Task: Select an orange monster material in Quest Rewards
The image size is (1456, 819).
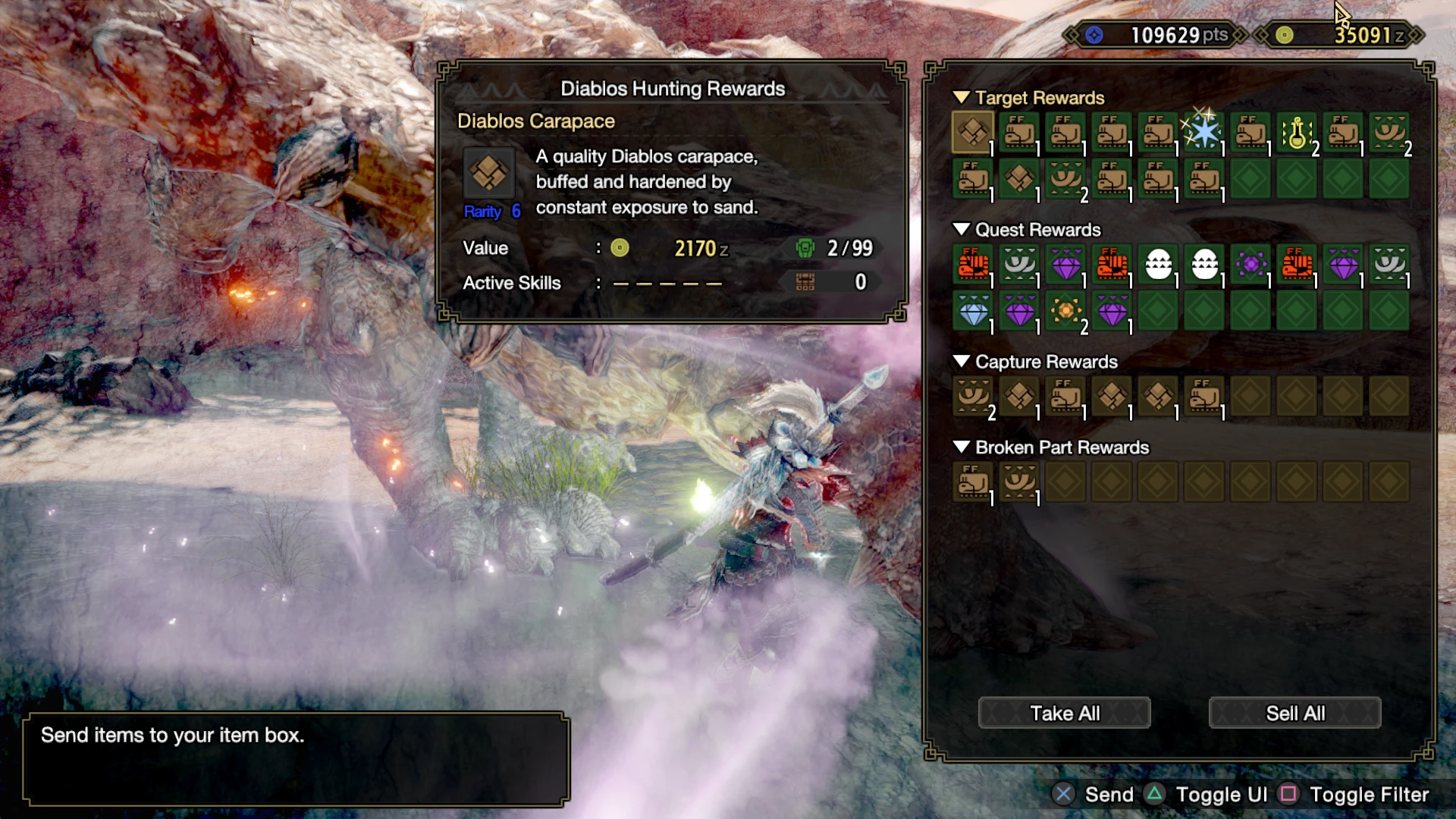Action: (x=973, y=266)
